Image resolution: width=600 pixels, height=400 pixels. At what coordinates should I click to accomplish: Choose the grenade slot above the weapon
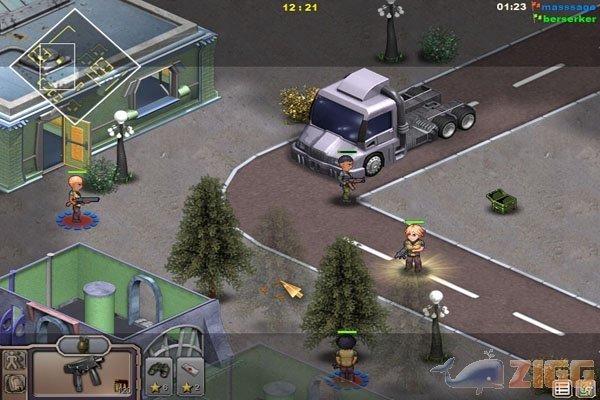[79, 345]
